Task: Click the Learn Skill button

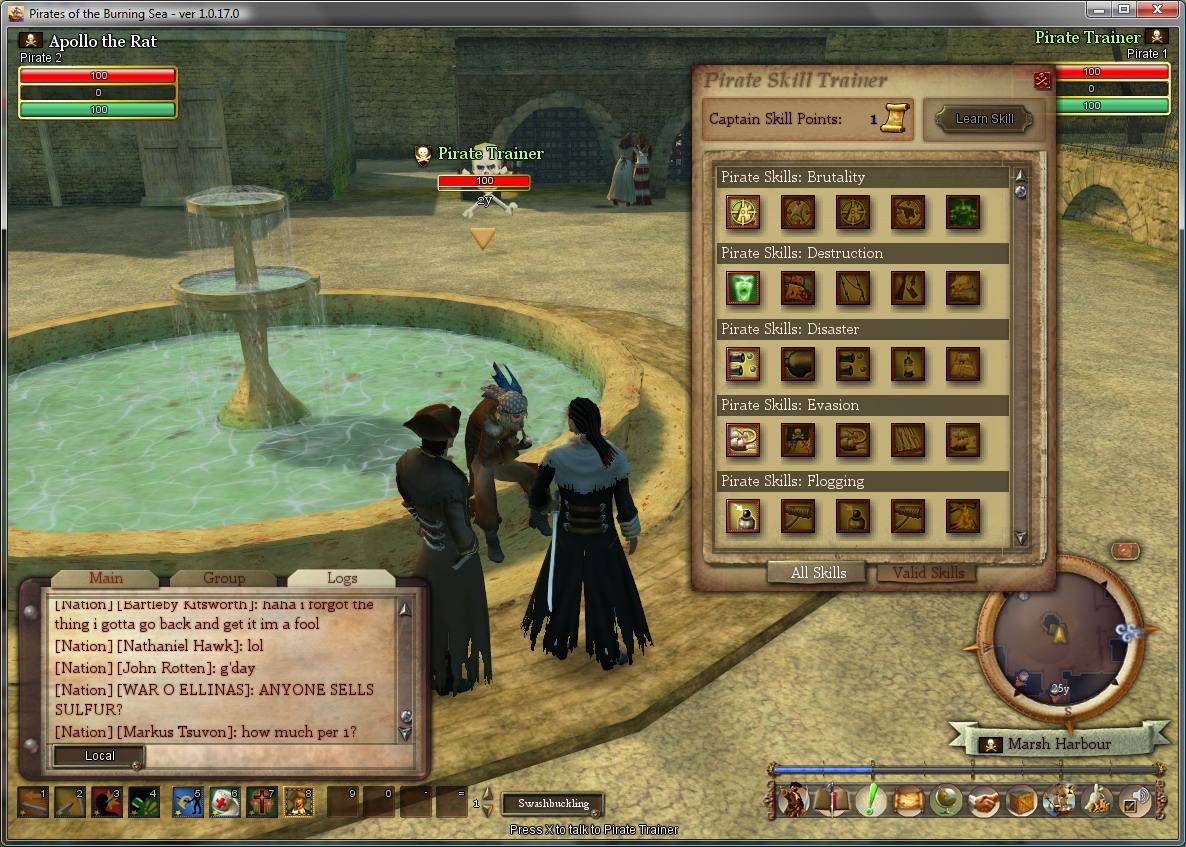Action: 984,119
